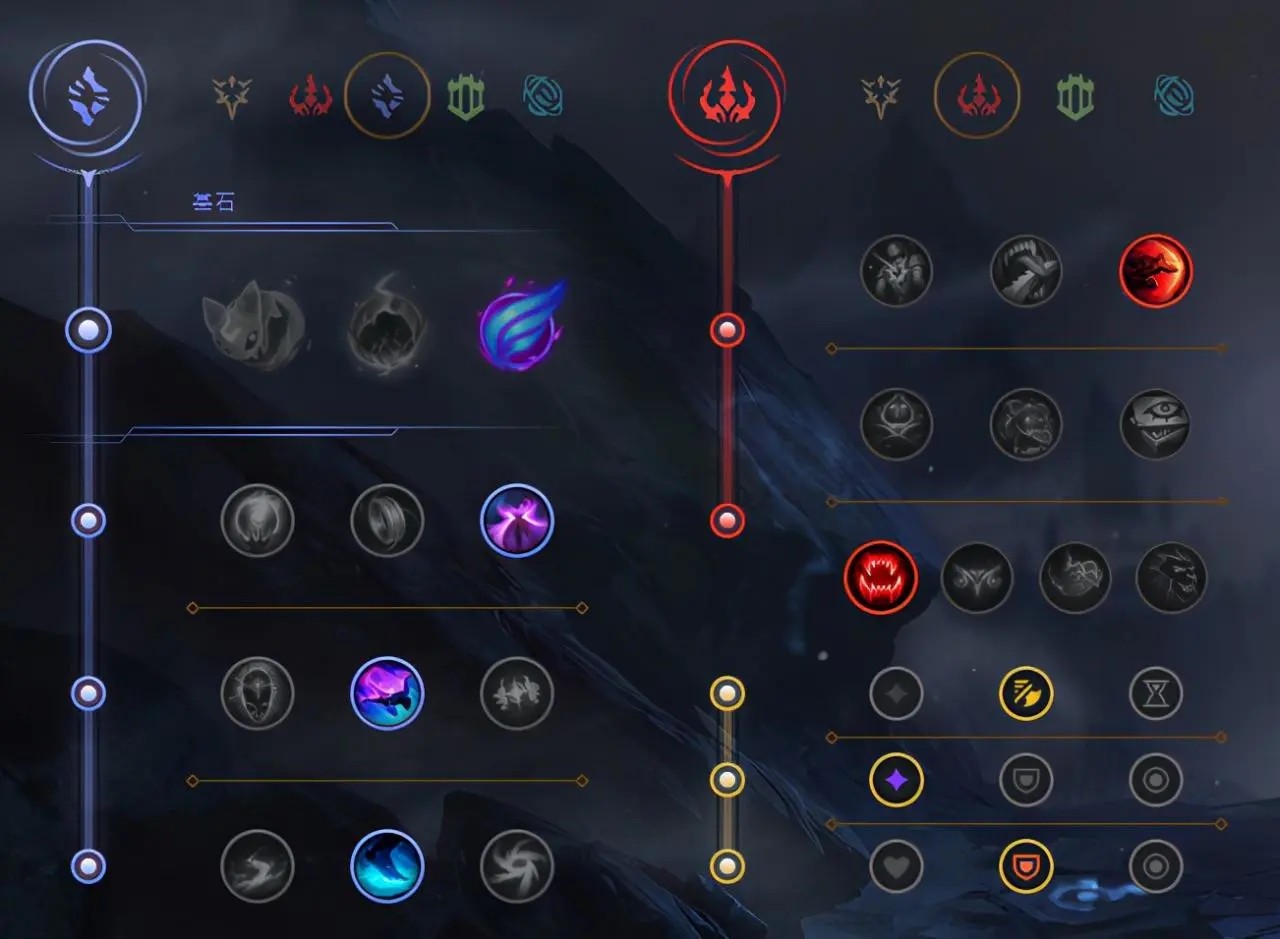Choose the Biscuit Delivery rune
The width and height of the screenshot is (1280, 939).
click(x=517, y=693)
